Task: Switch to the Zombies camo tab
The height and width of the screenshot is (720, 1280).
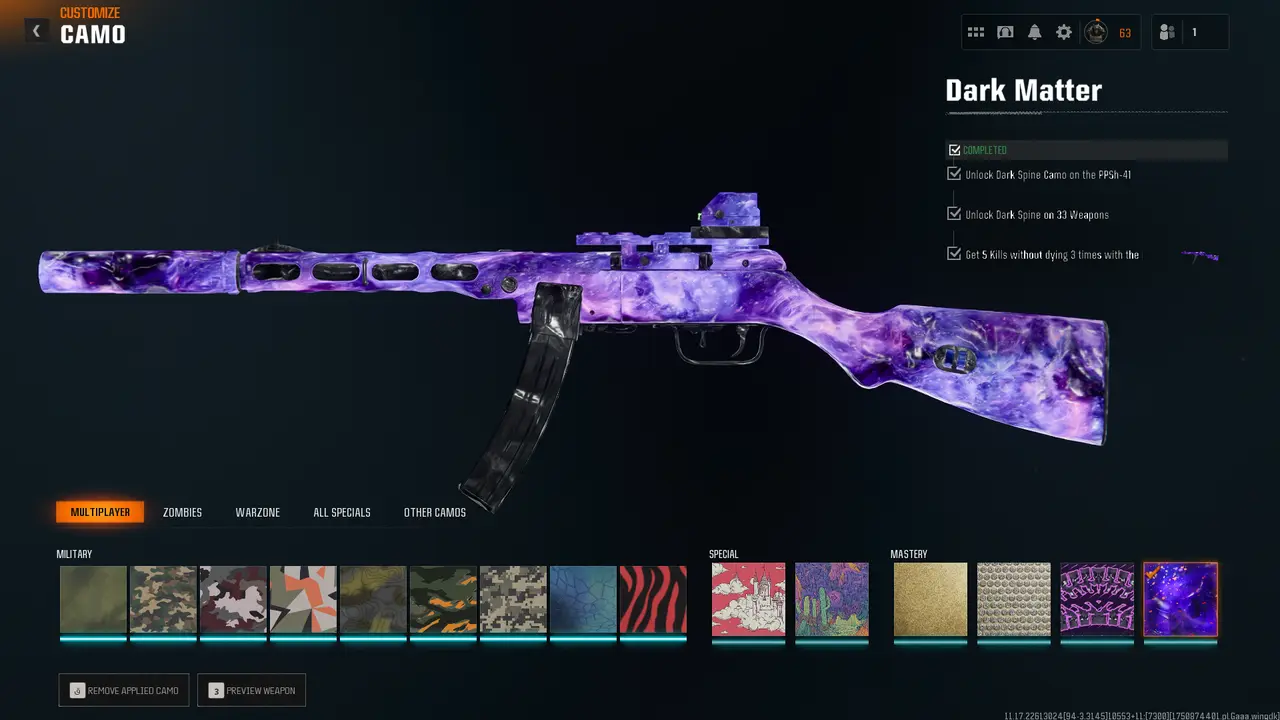Action: 182,512
